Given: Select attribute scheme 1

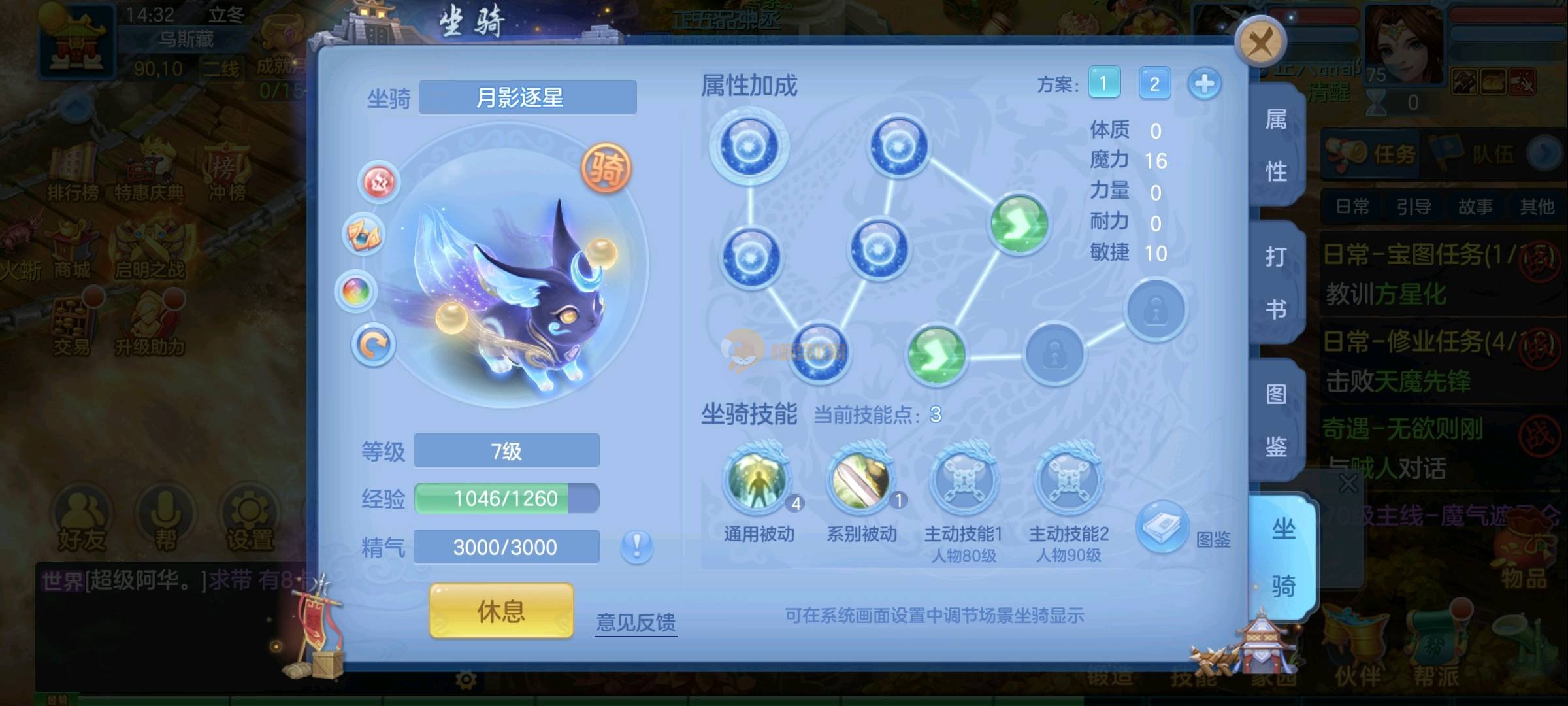Looking at the screenshot, I should 1103,84.
